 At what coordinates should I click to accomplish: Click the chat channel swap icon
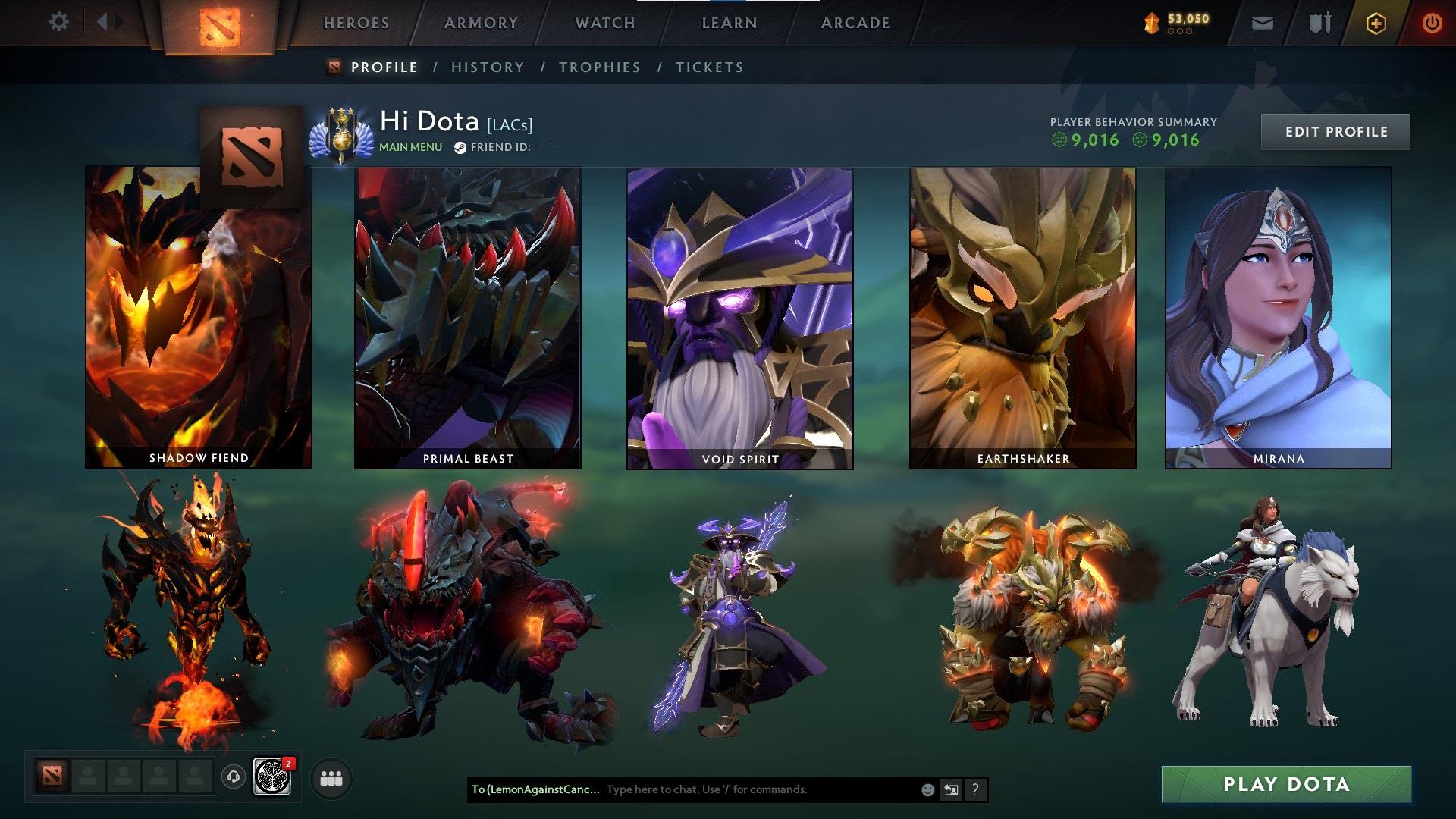pyautogui.click(x=951, y=789)
